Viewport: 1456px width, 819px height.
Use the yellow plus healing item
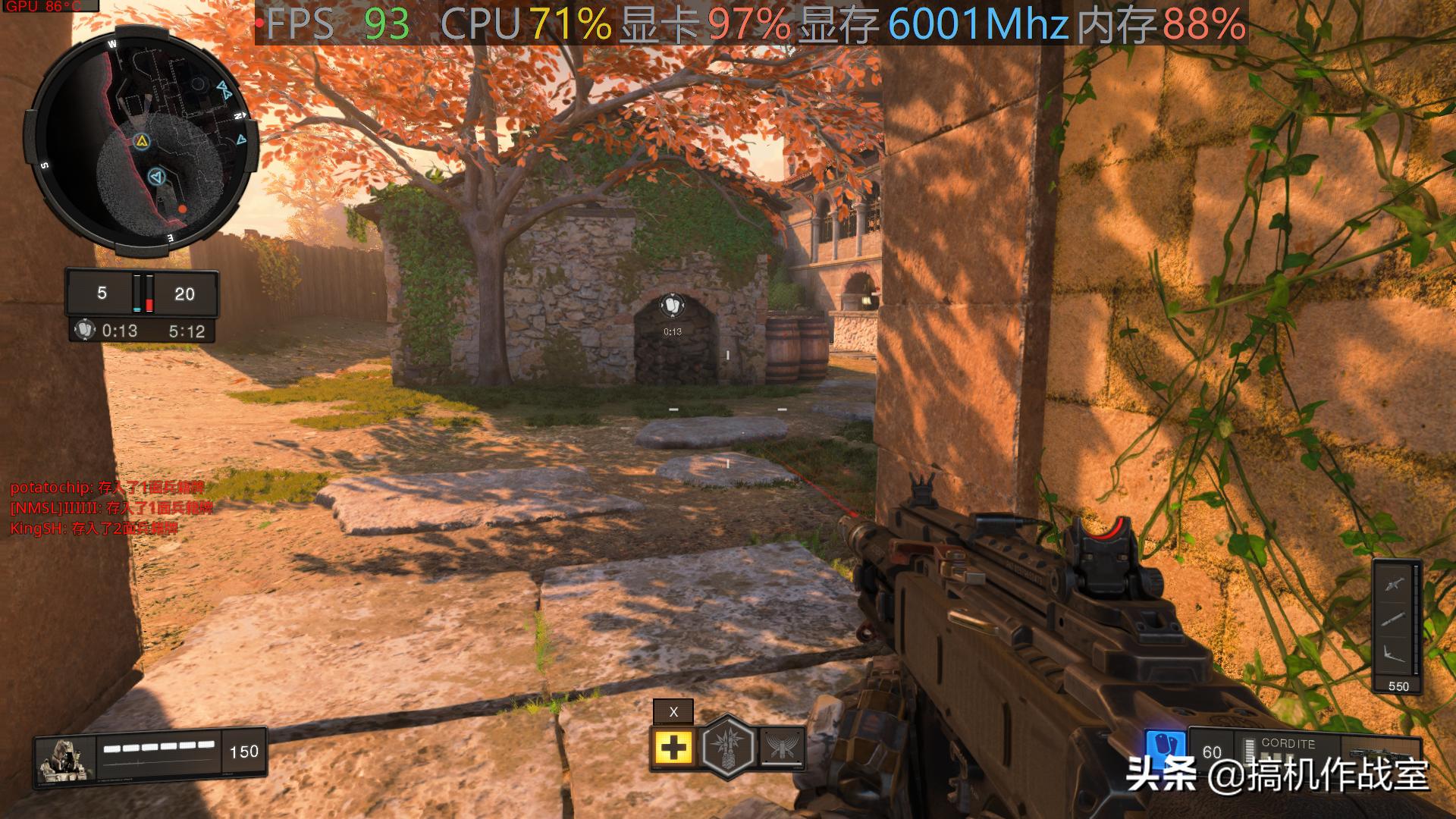pyautogui.click(x=673, y=748)
